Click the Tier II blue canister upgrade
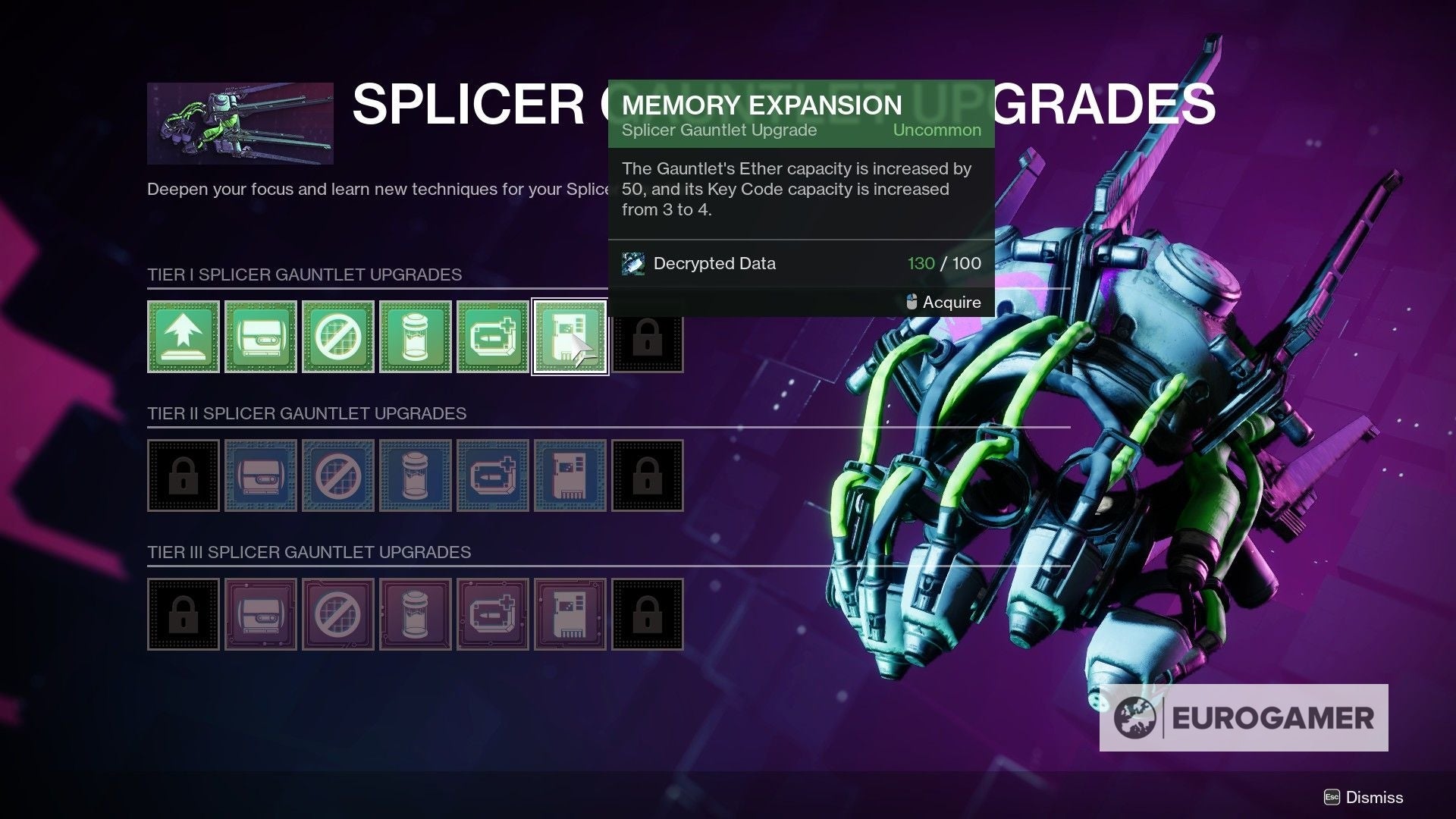 416,475
